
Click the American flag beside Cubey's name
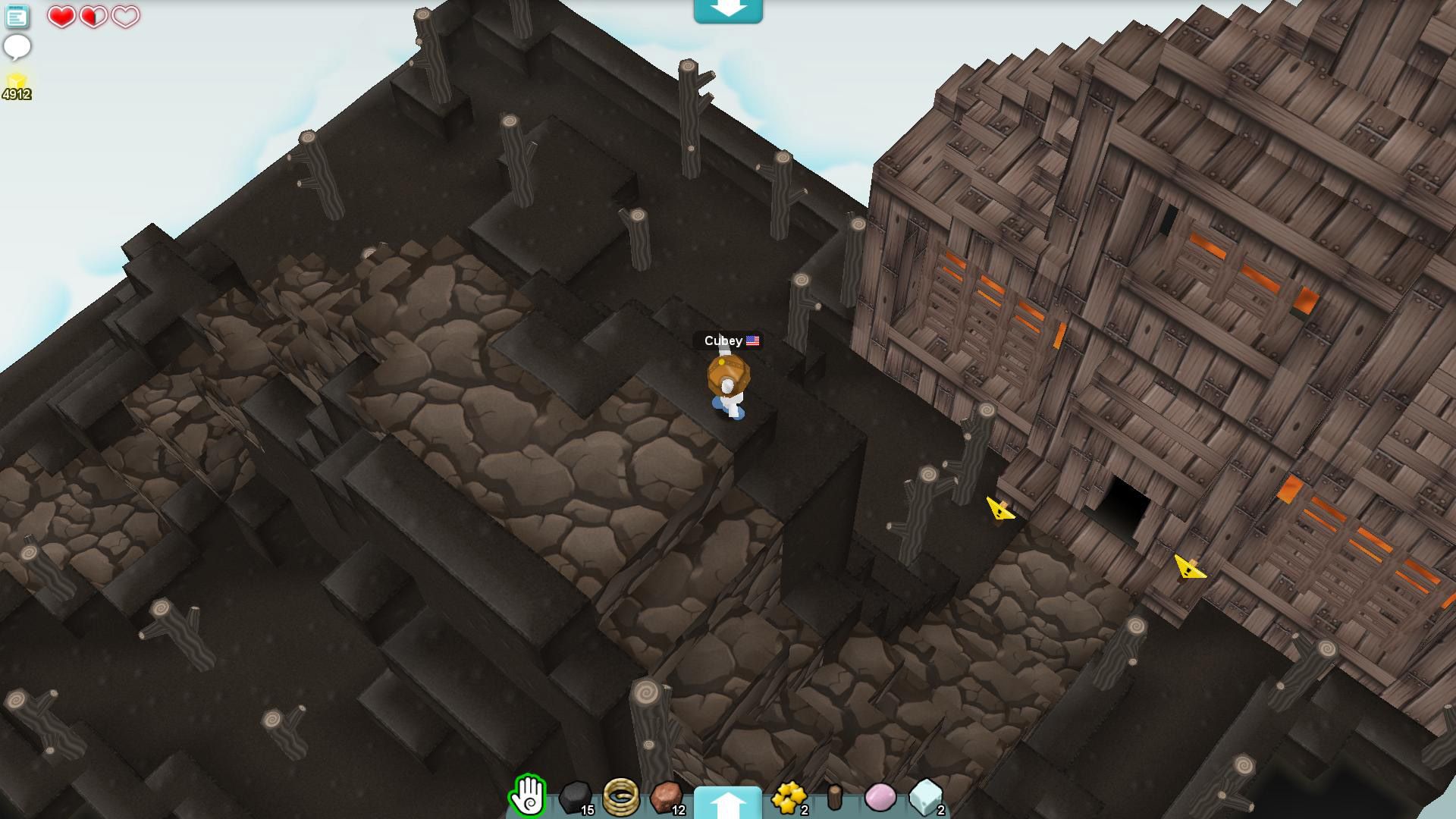click(752, 340)
